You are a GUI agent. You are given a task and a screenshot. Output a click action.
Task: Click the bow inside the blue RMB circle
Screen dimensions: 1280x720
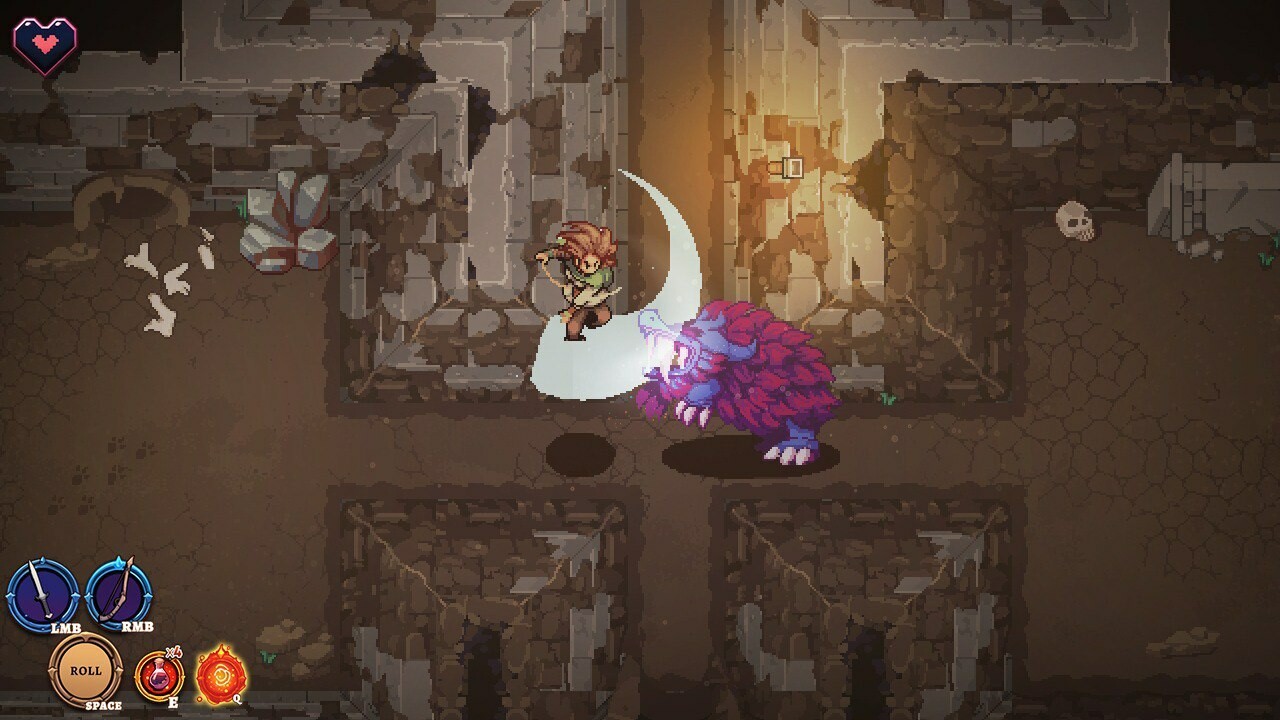[118, 590]
